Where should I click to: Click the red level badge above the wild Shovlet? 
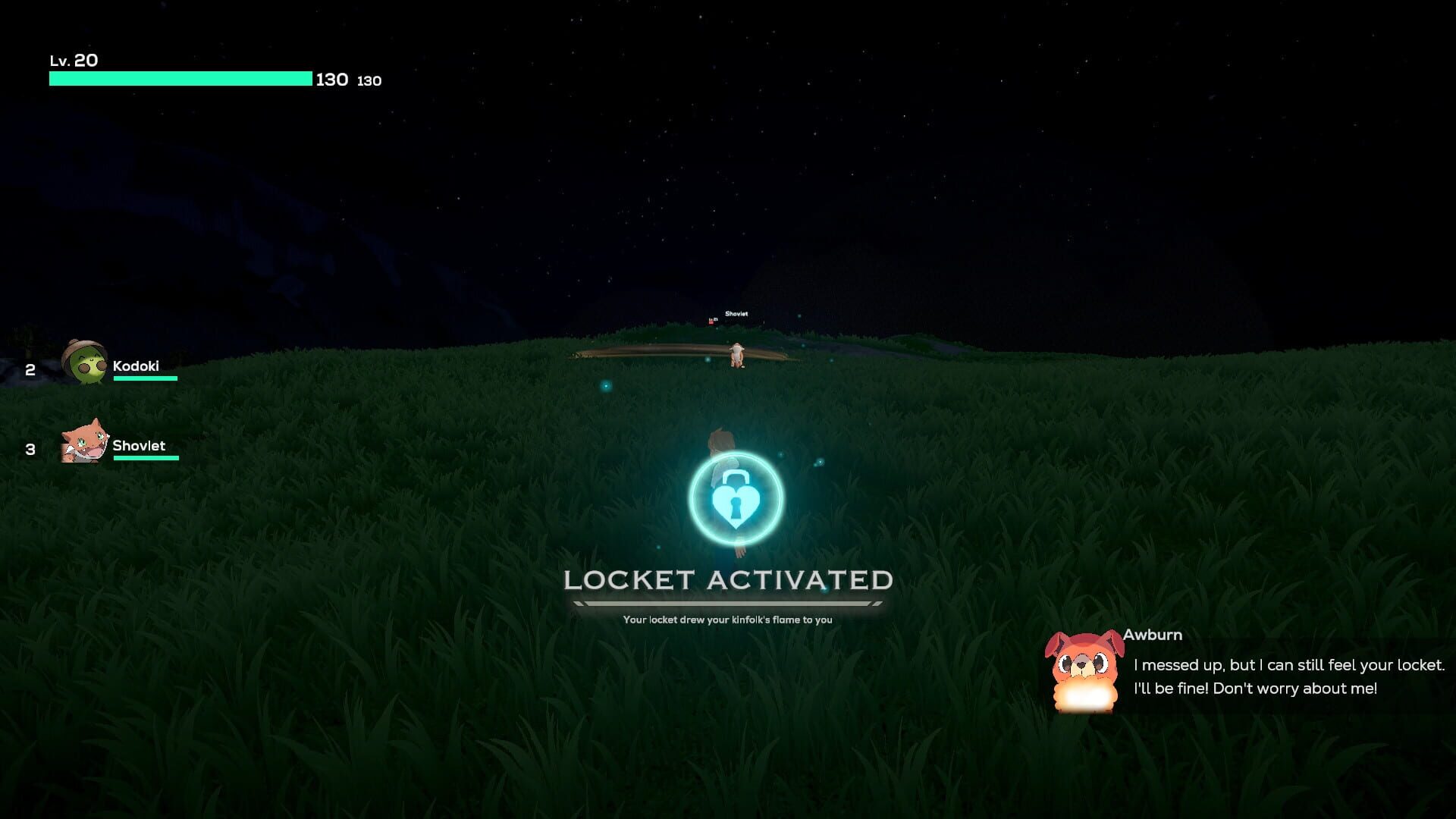(x=711, y=322)
